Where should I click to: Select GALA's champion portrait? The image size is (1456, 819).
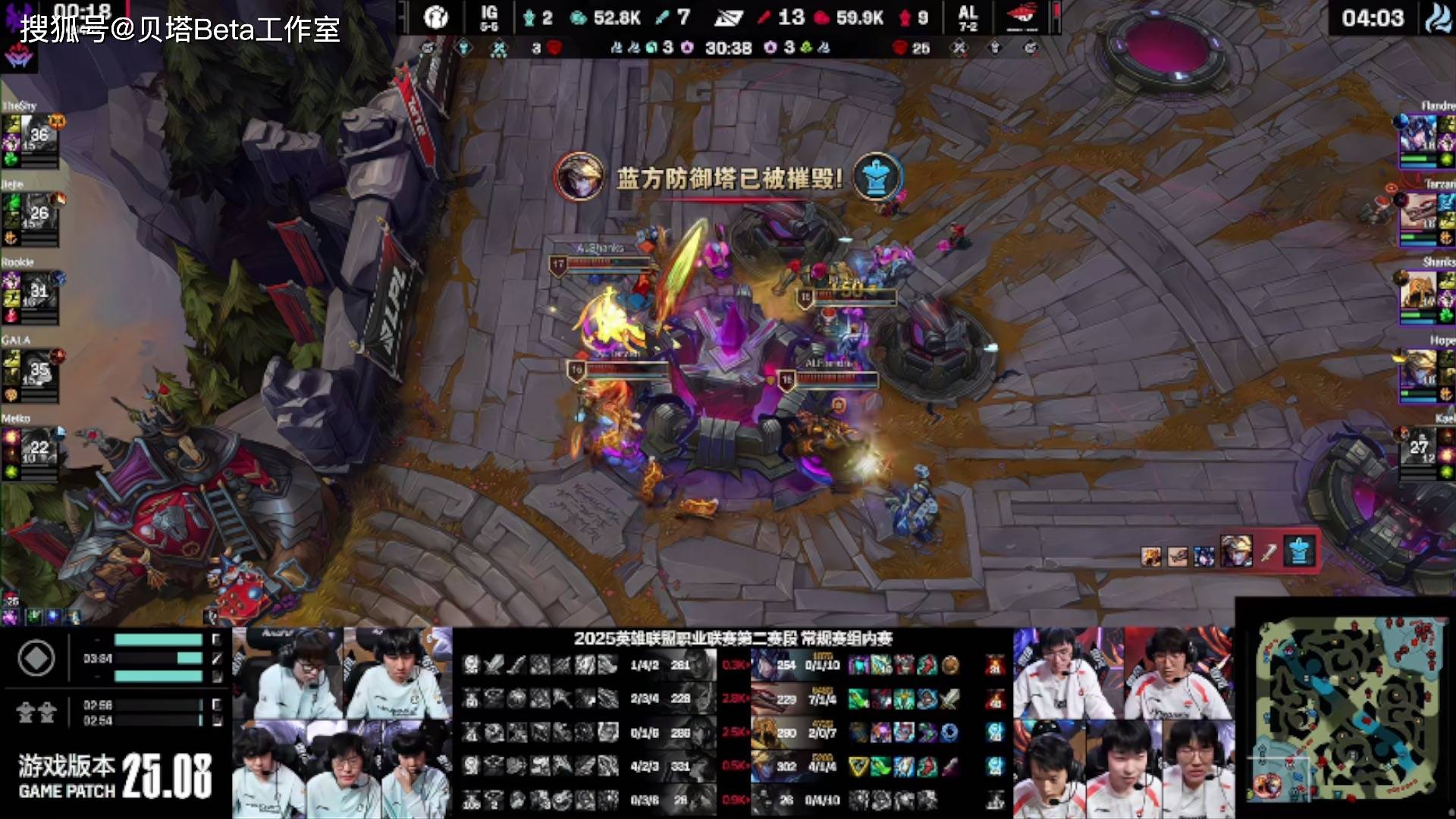pos(39,370)
